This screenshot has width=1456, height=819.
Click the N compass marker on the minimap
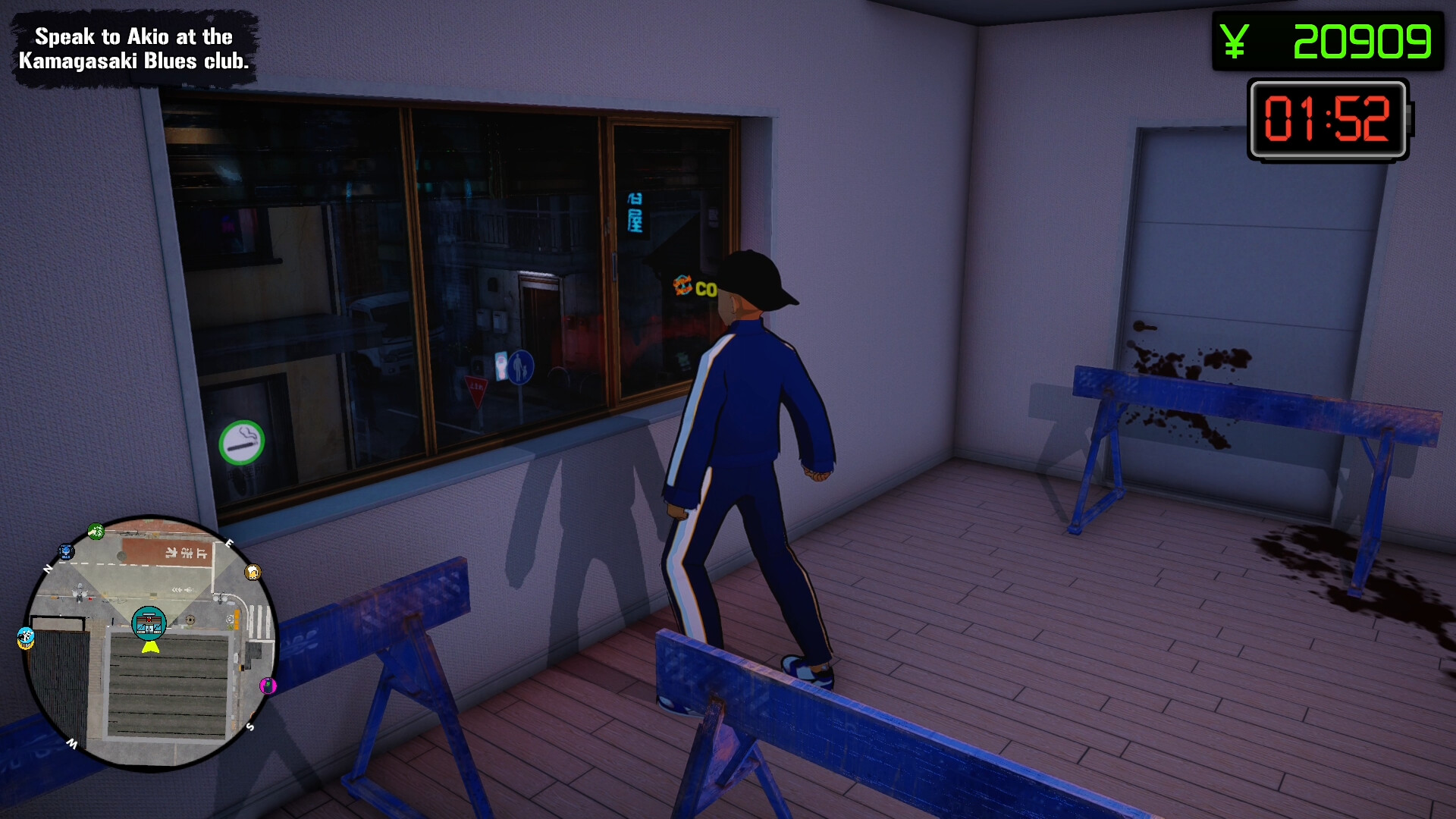(x=48, y=567)
